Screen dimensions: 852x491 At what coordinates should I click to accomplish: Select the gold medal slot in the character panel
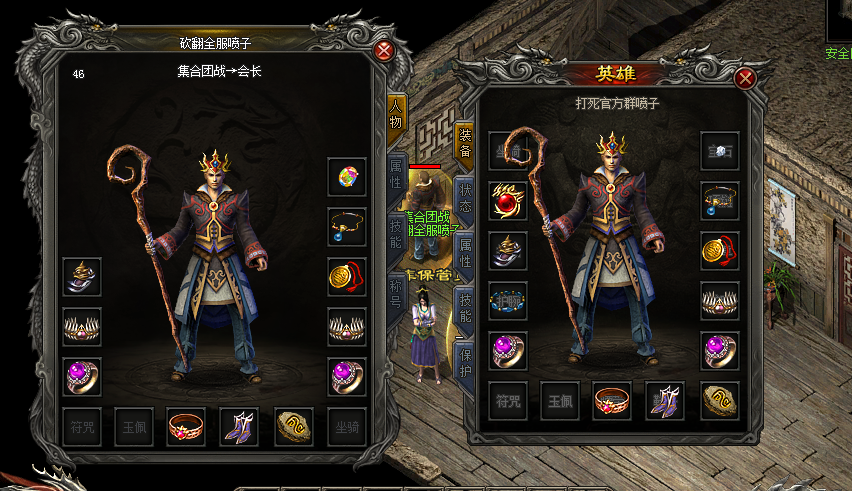click(347, 277)
